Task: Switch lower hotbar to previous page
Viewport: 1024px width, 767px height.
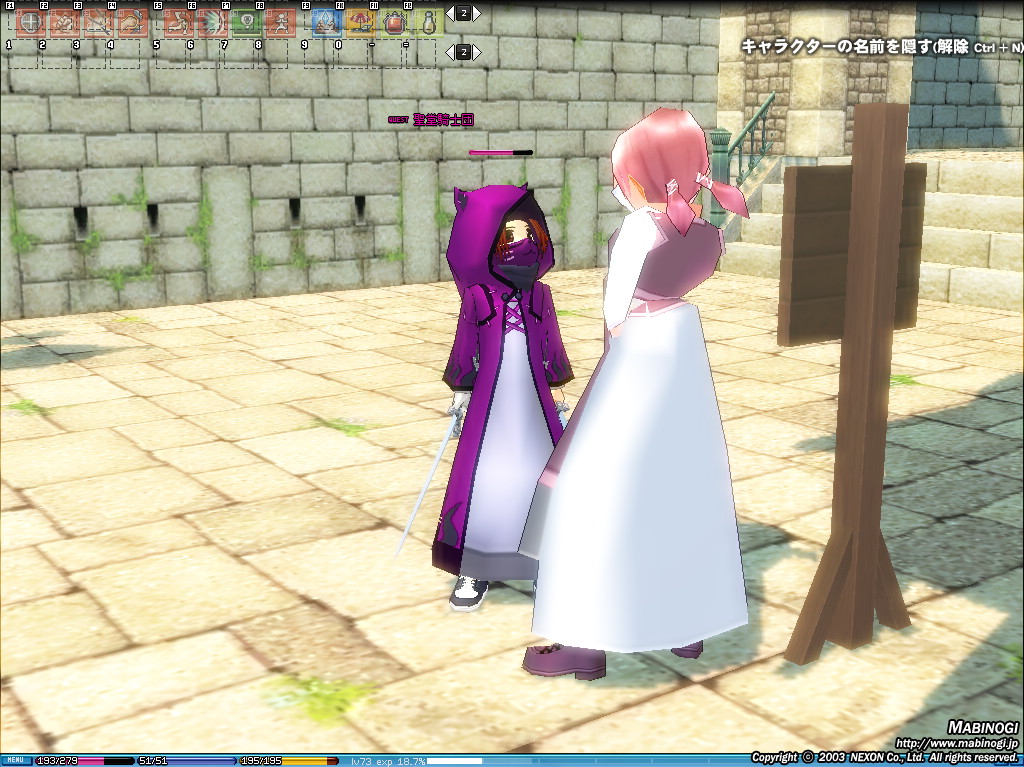Action: click(450, 52)
